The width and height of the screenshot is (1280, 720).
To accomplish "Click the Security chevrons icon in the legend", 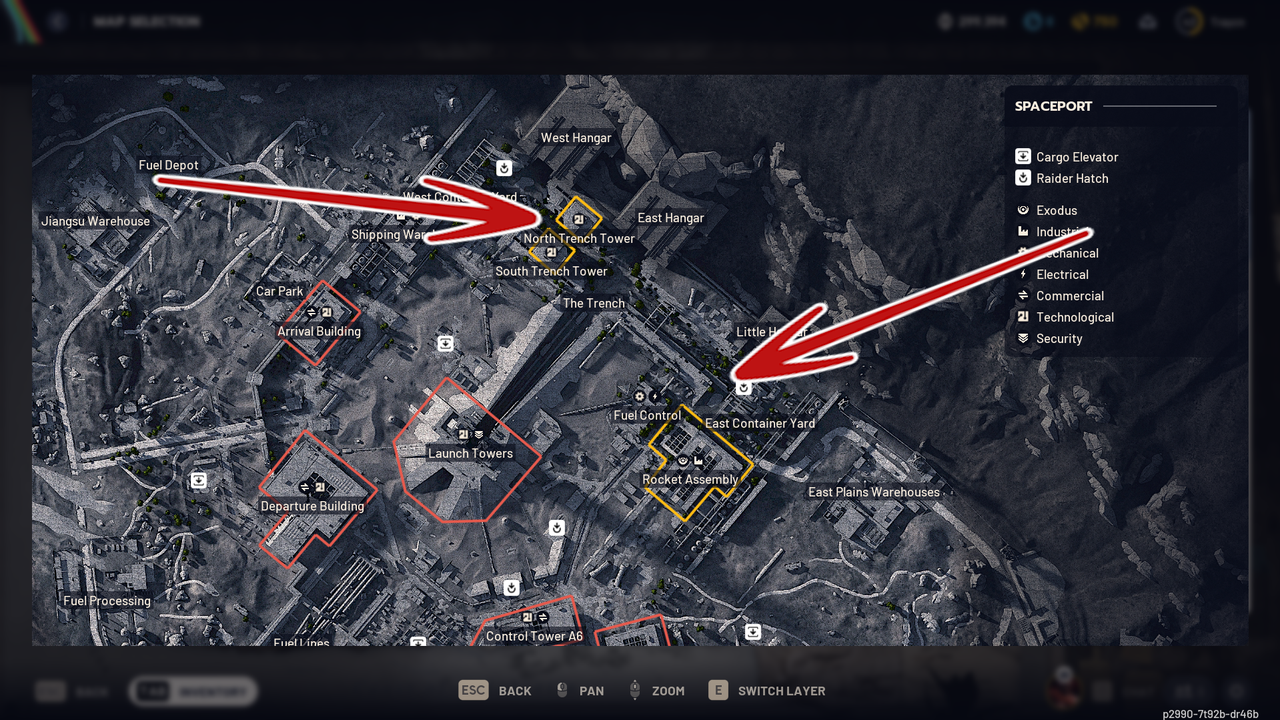I will (1022, 338).
